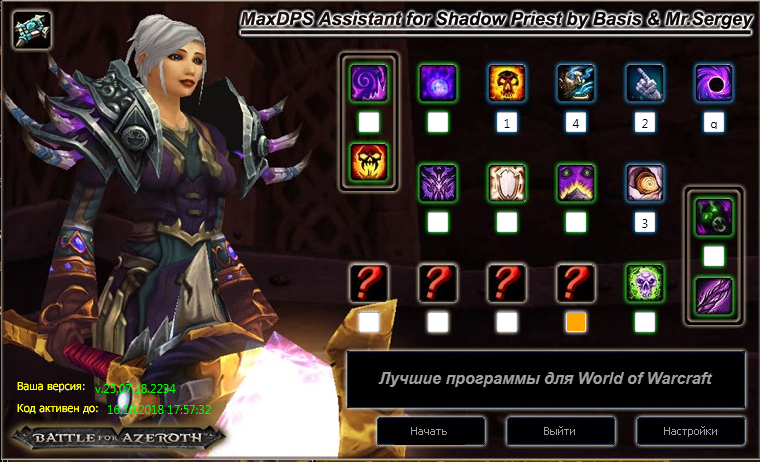Choose the purple glowing orb spell icon
The width and height of the screenshot is (760, 462).
coord(437,84)
